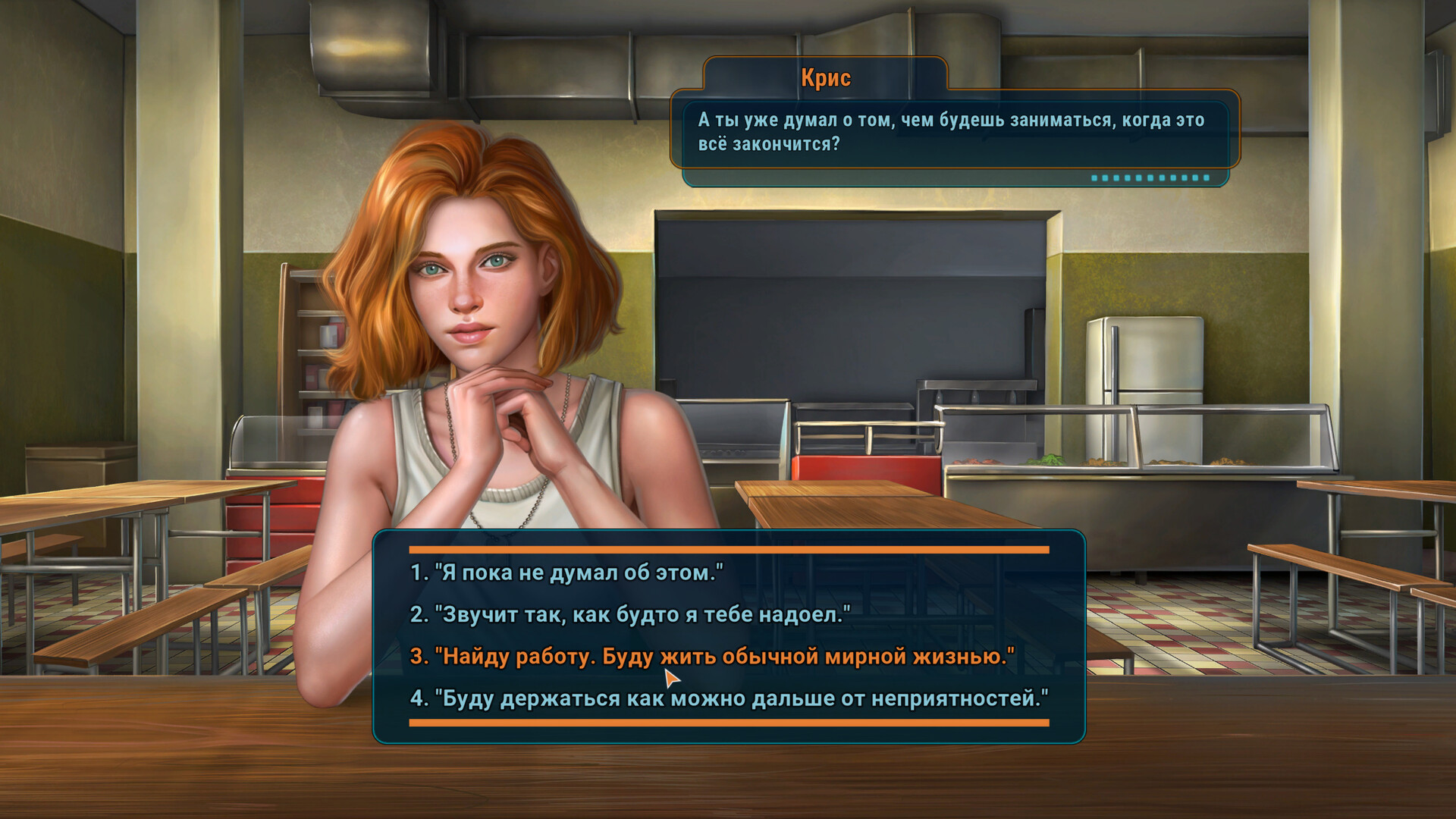Choose reply "Я пока не думал об этом."
This screenshot has height=819, width=1456.
click(566, 573)
